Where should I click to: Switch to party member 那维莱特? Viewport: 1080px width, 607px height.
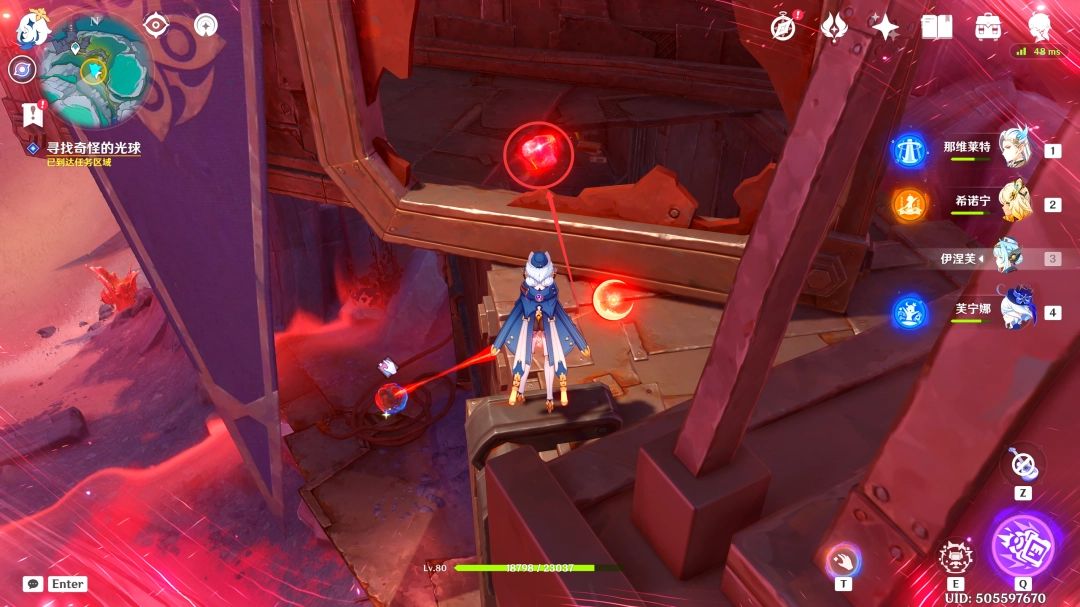(1012, 149)
